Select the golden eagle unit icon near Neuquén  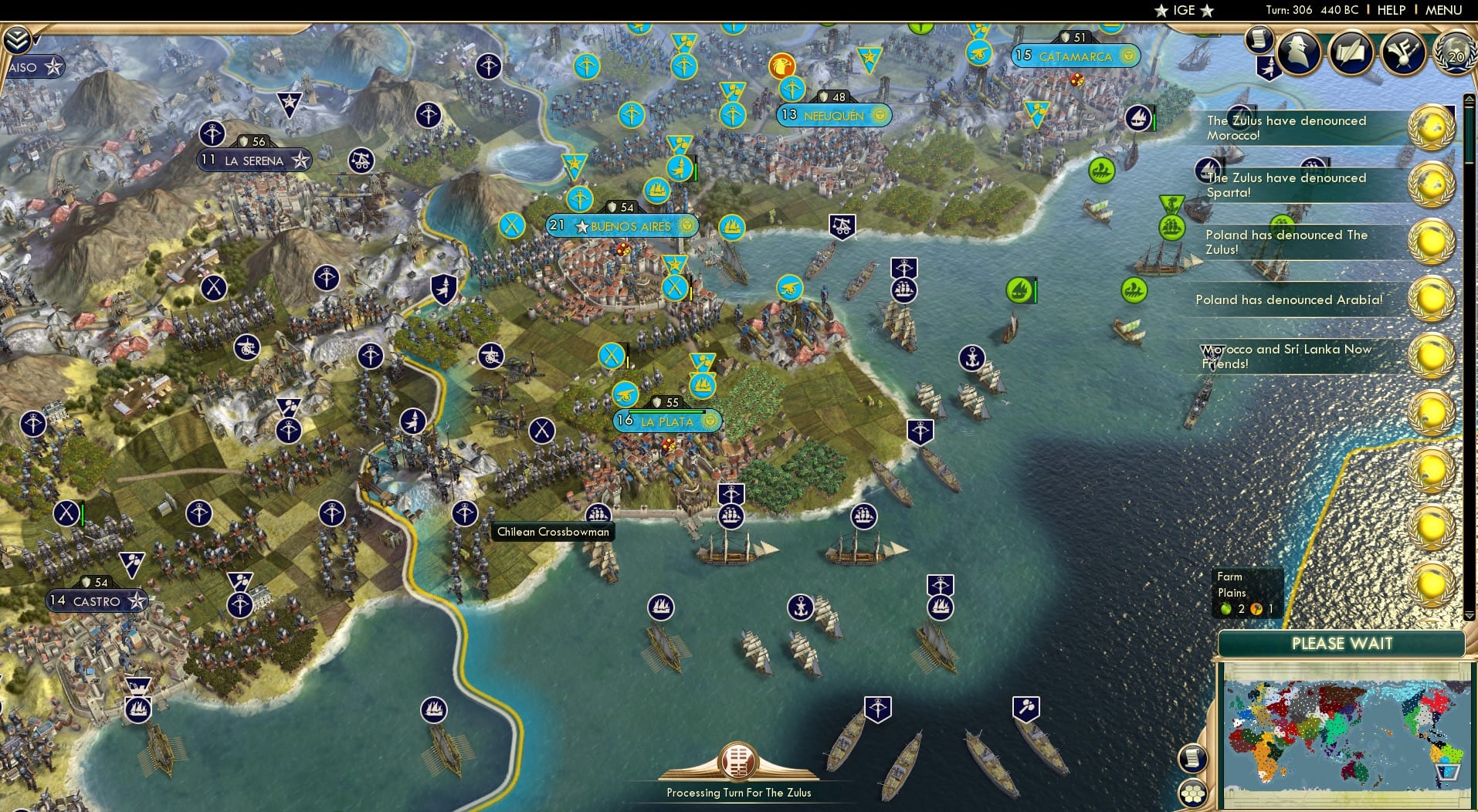coord(783,66)
